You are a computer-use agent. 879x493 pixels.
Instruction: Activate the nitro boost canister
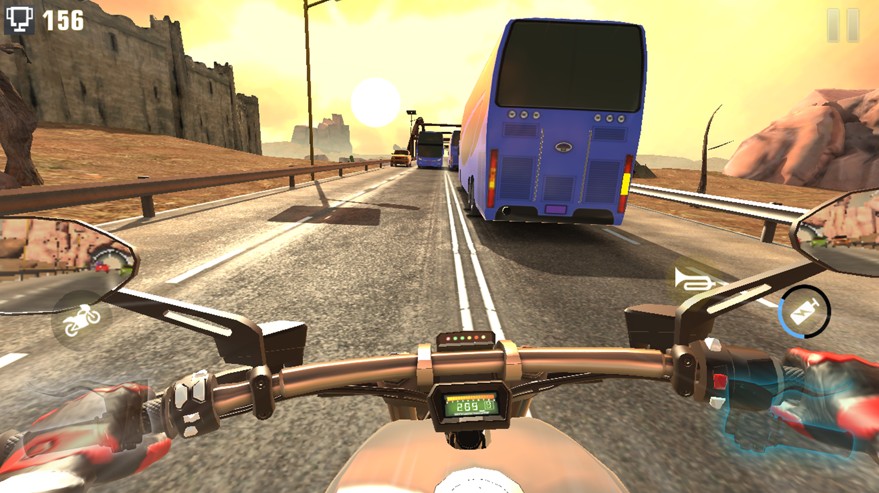point(804,311)
